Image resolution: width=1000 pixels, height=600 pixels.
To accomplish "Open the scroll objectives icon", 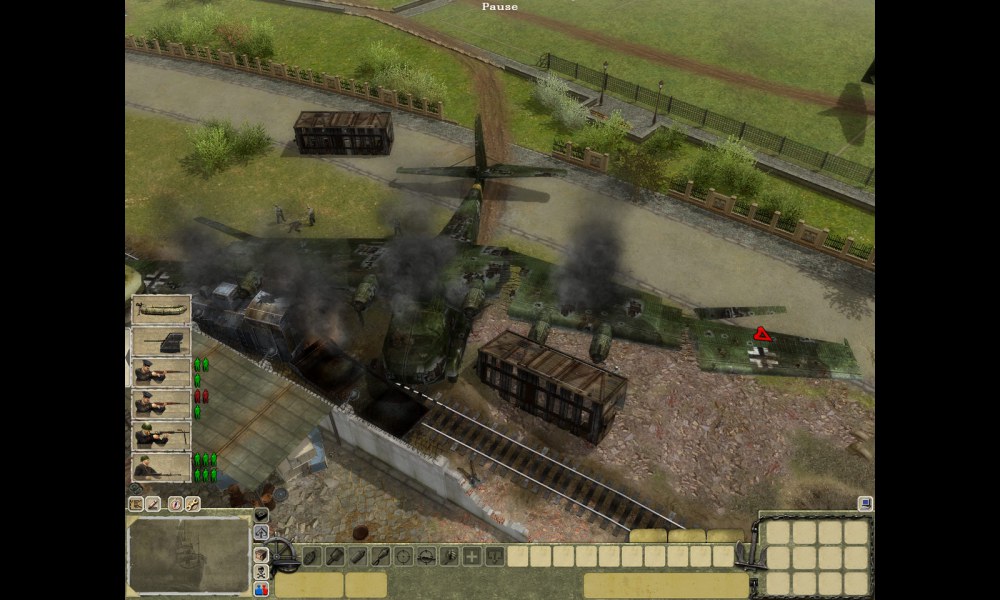I will pos(136,504).
